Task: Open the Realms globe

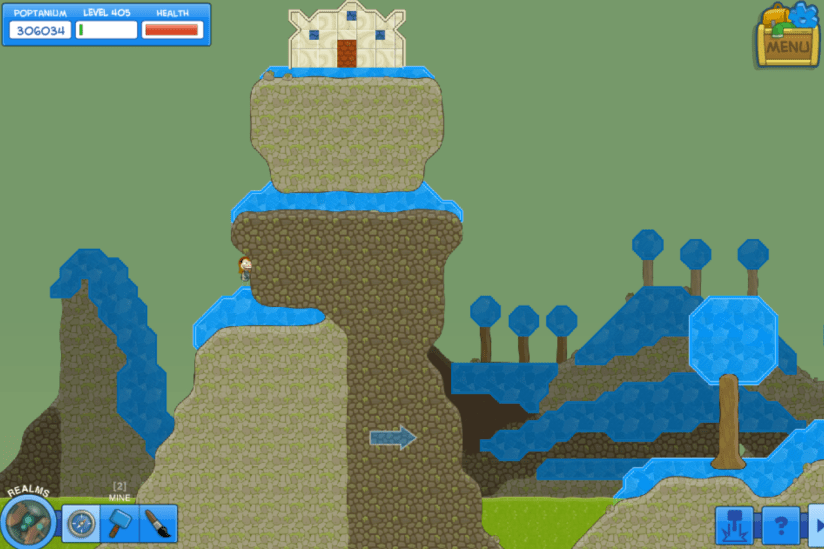Action: 28,521
